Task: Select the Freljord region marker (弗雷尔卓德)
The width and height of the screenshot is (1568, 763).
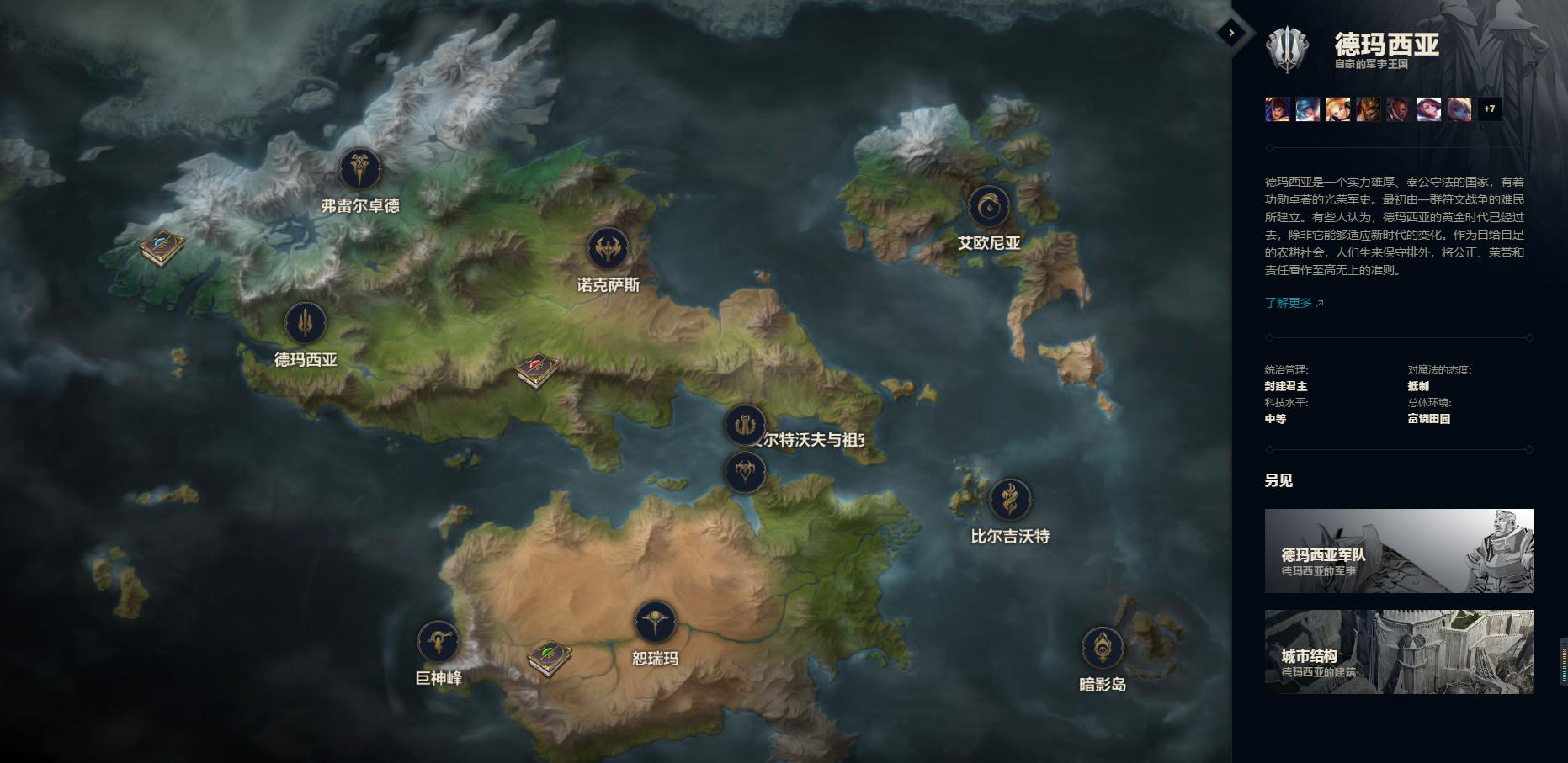Action: coord(359,169)
